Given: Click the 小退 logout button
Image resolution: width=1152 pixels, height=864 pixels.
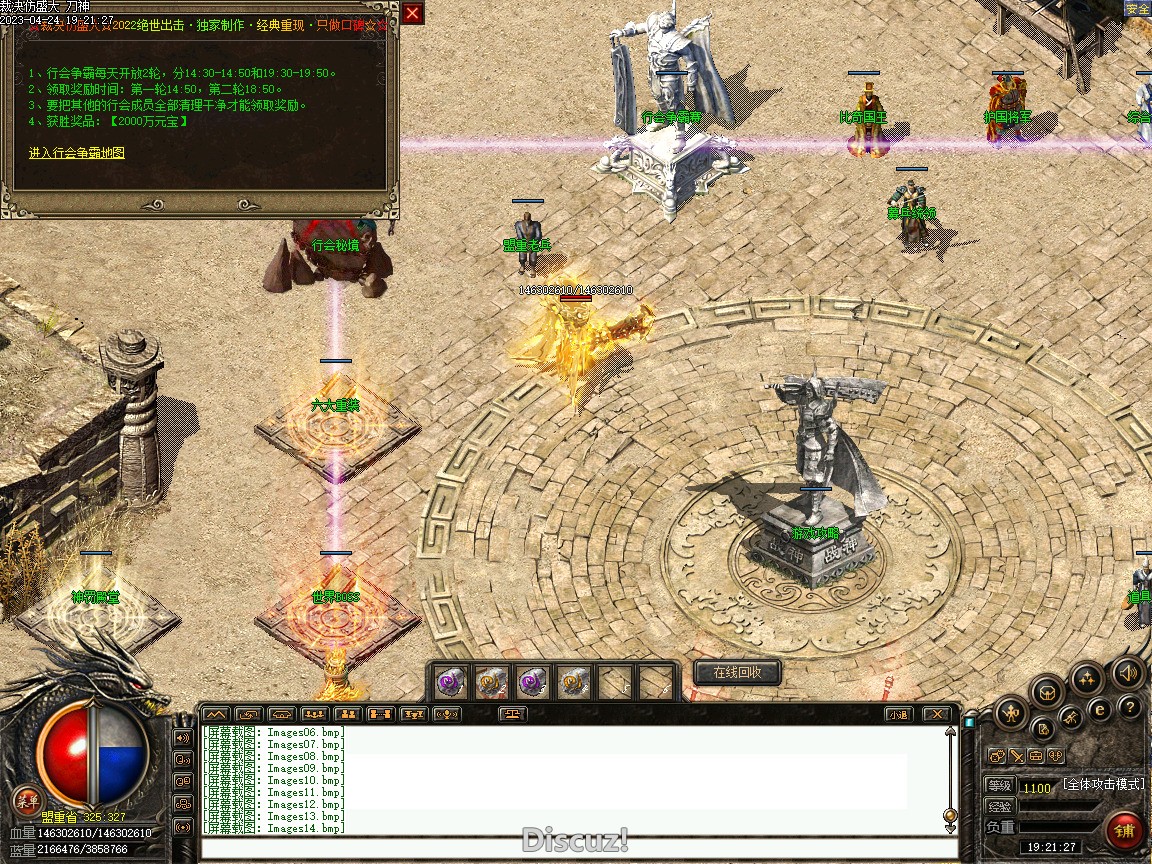Looking at the screenshot, I should coord(898,714).
